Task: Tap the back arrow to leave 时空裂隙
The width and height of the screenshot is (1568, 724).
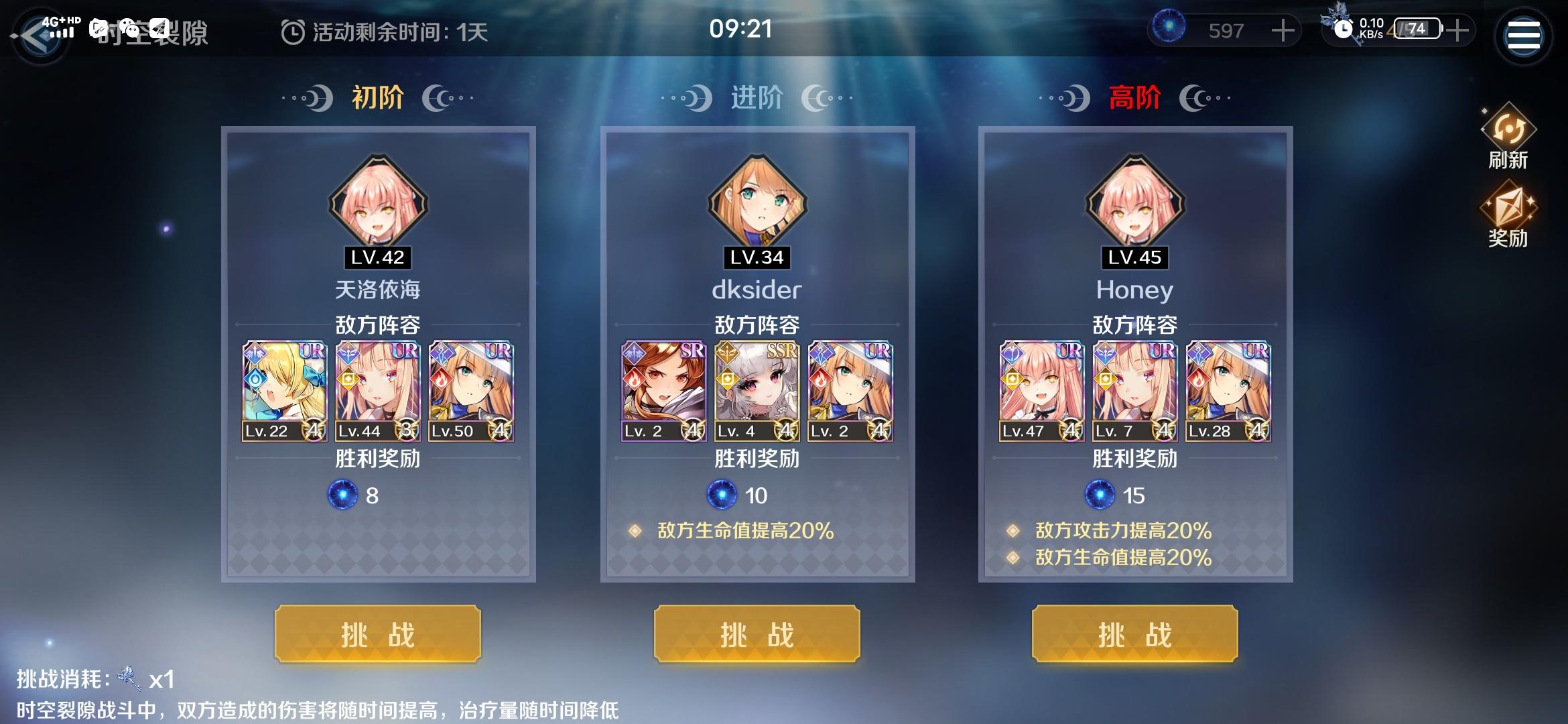Action: tap(38, 35)
